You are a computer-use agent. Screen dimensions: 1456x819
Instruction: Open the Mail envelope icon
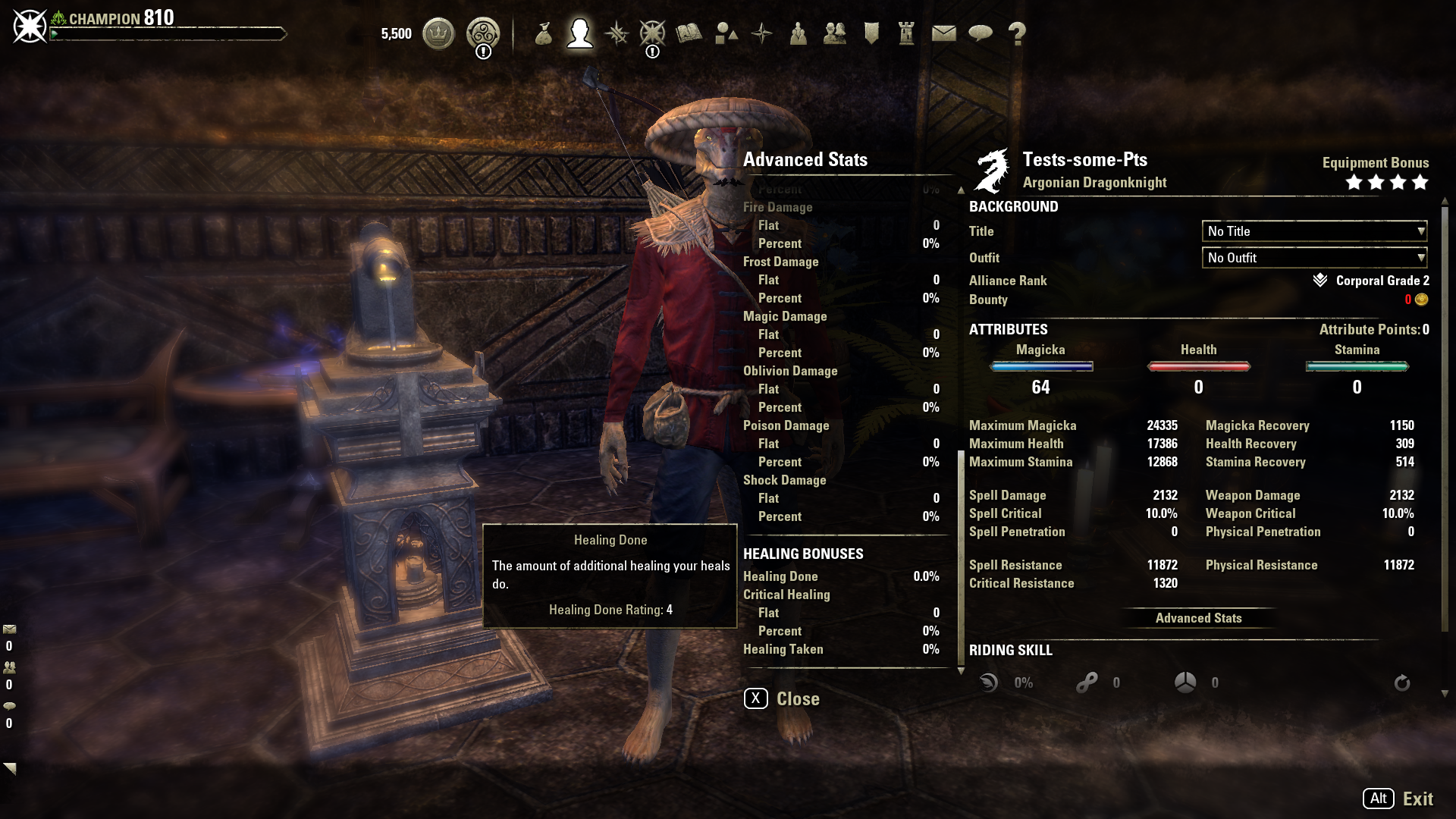coord(943,33)
